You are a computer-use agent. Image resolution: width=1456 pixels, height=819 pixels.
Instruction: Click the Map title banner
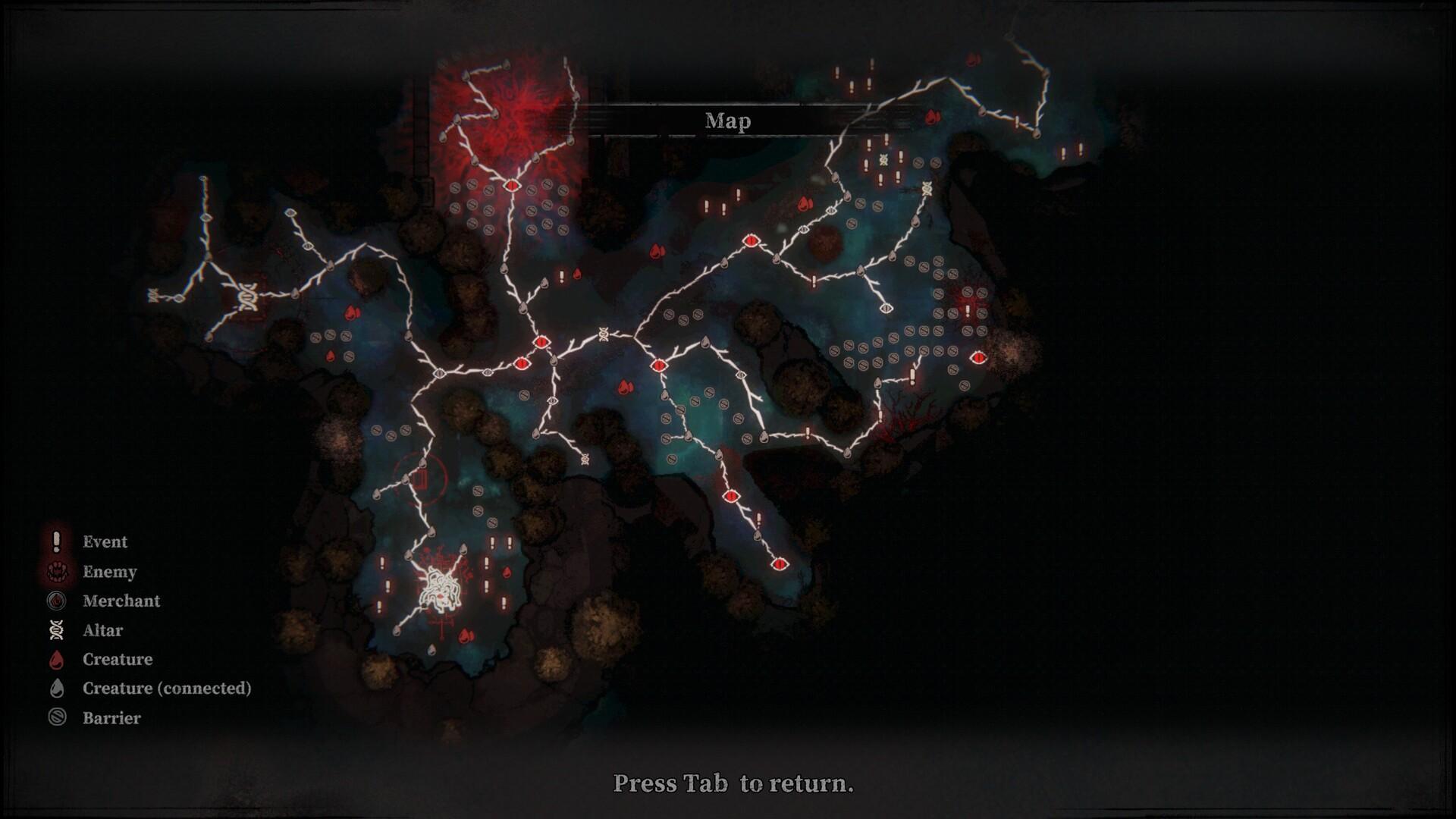tap(728, 121)
